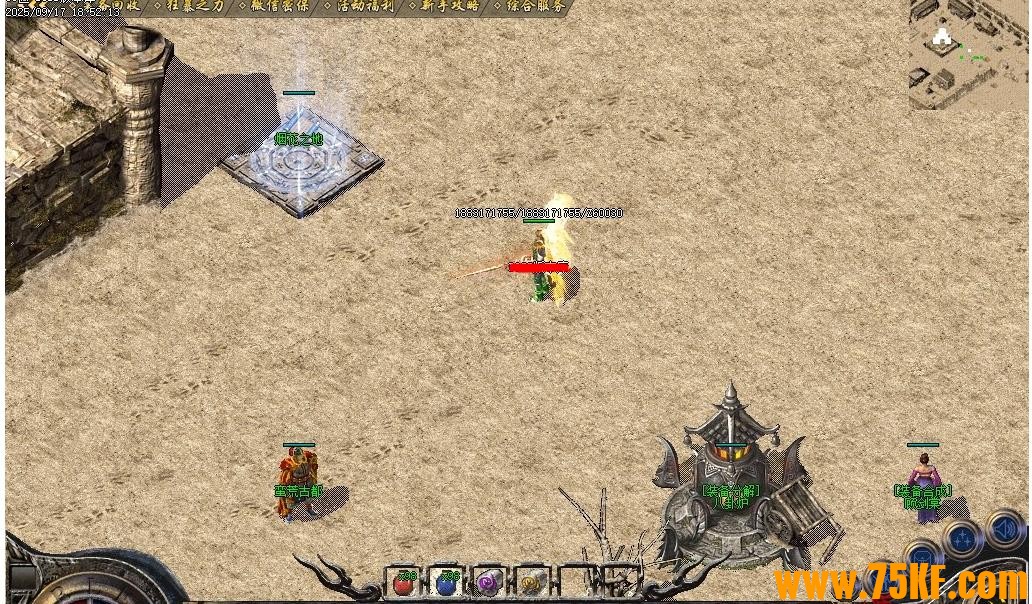This screenshot has width=1032, height=604.
Task: Click the round sparkle stars button
Action: click(x=961, y=540)
